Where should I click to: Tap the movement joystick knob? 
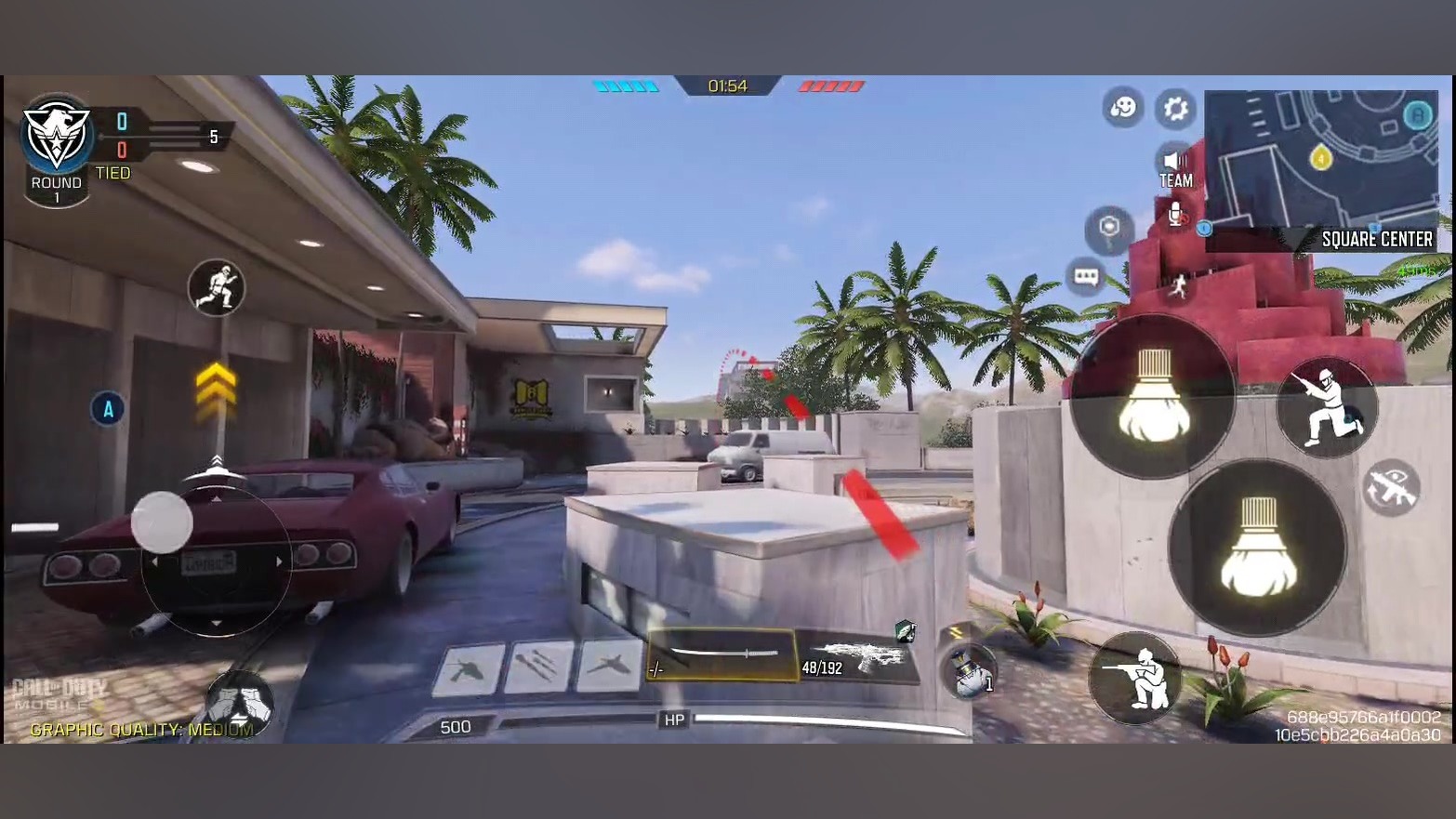(162, 522)
